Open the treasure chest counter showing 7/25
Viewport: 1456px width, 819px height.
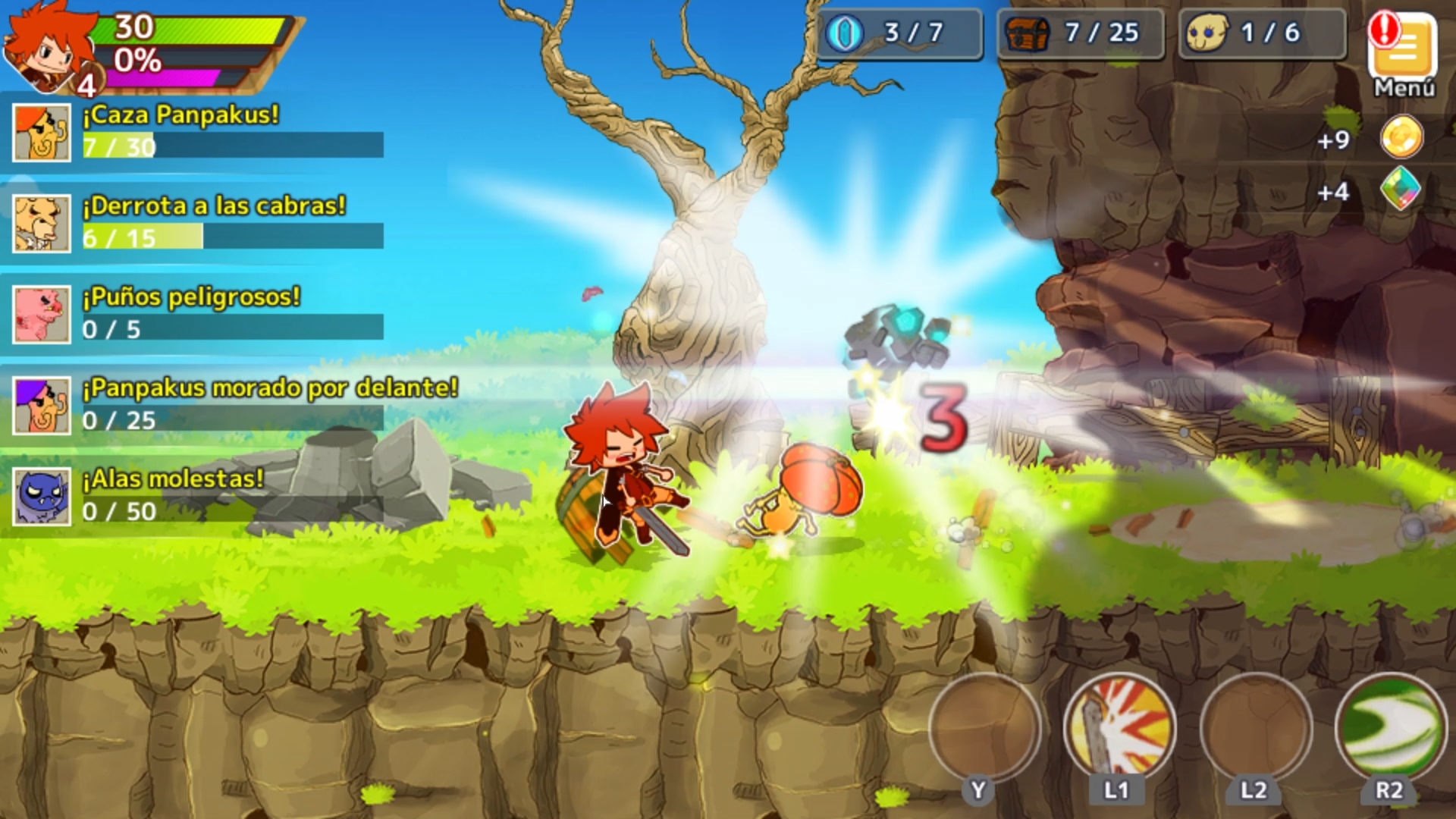(1080, 33)
